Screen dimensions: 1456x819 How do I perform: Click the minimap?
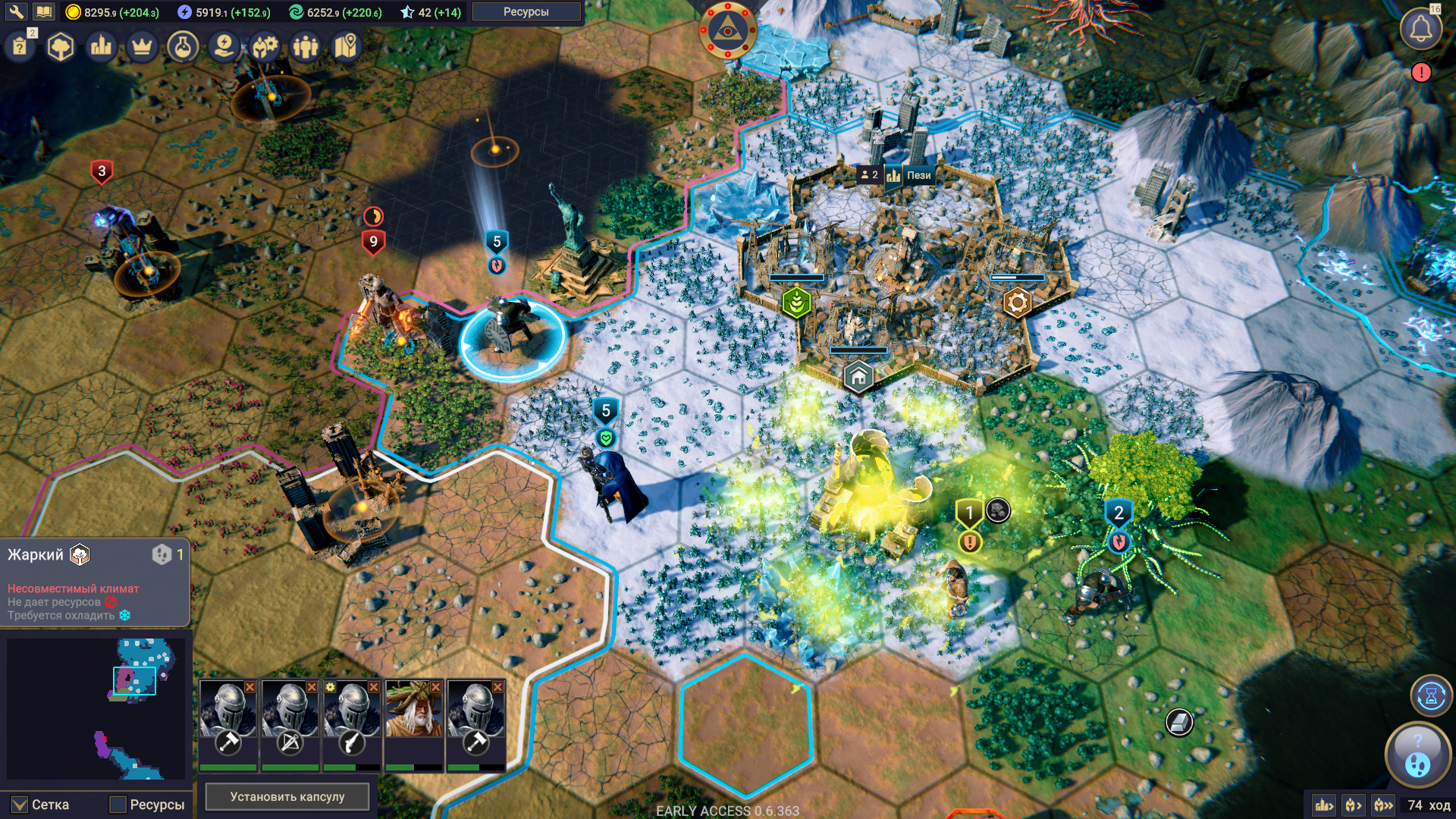[96, 708]
